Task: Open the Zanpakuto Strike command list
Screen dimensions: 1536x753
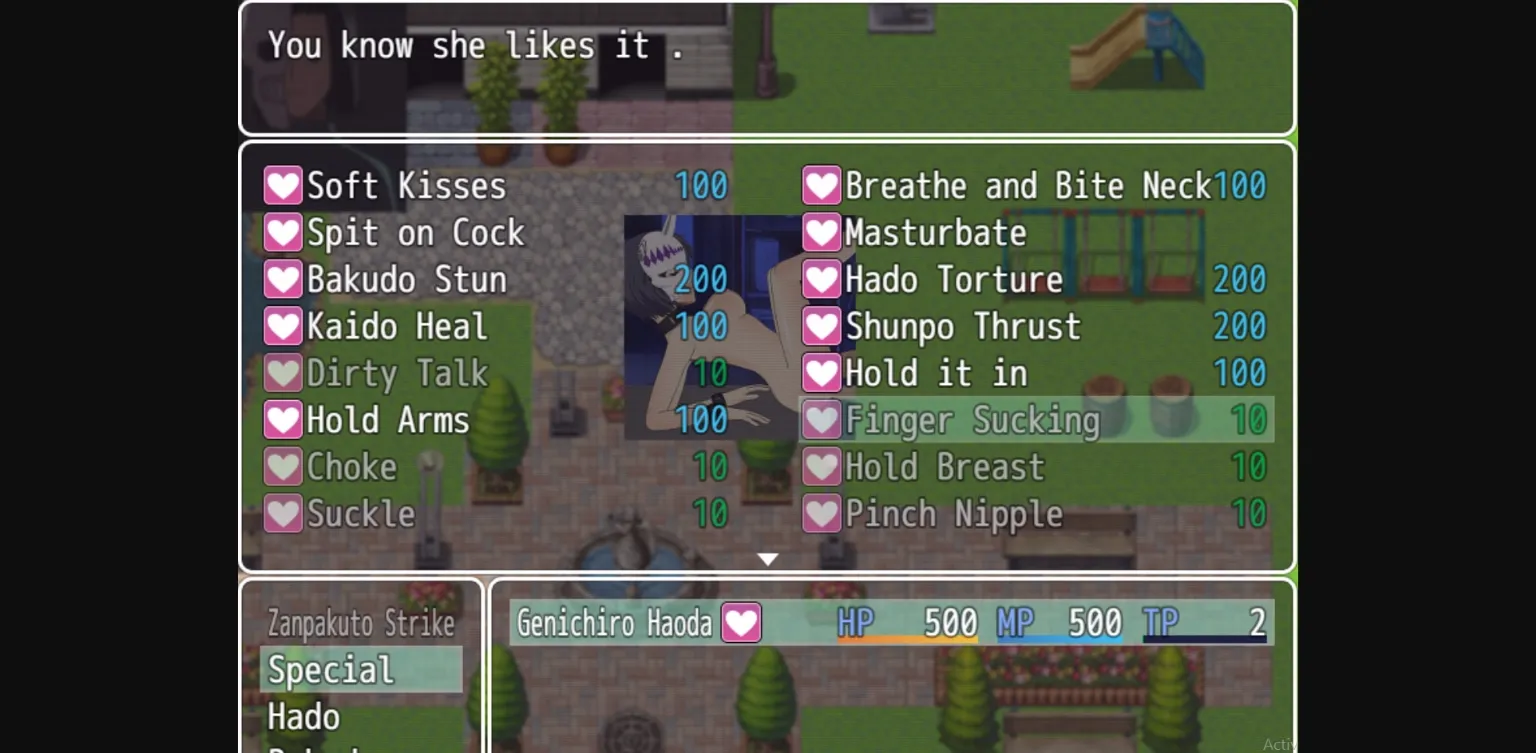Action: pyautogui.click(x=358, y=623)
